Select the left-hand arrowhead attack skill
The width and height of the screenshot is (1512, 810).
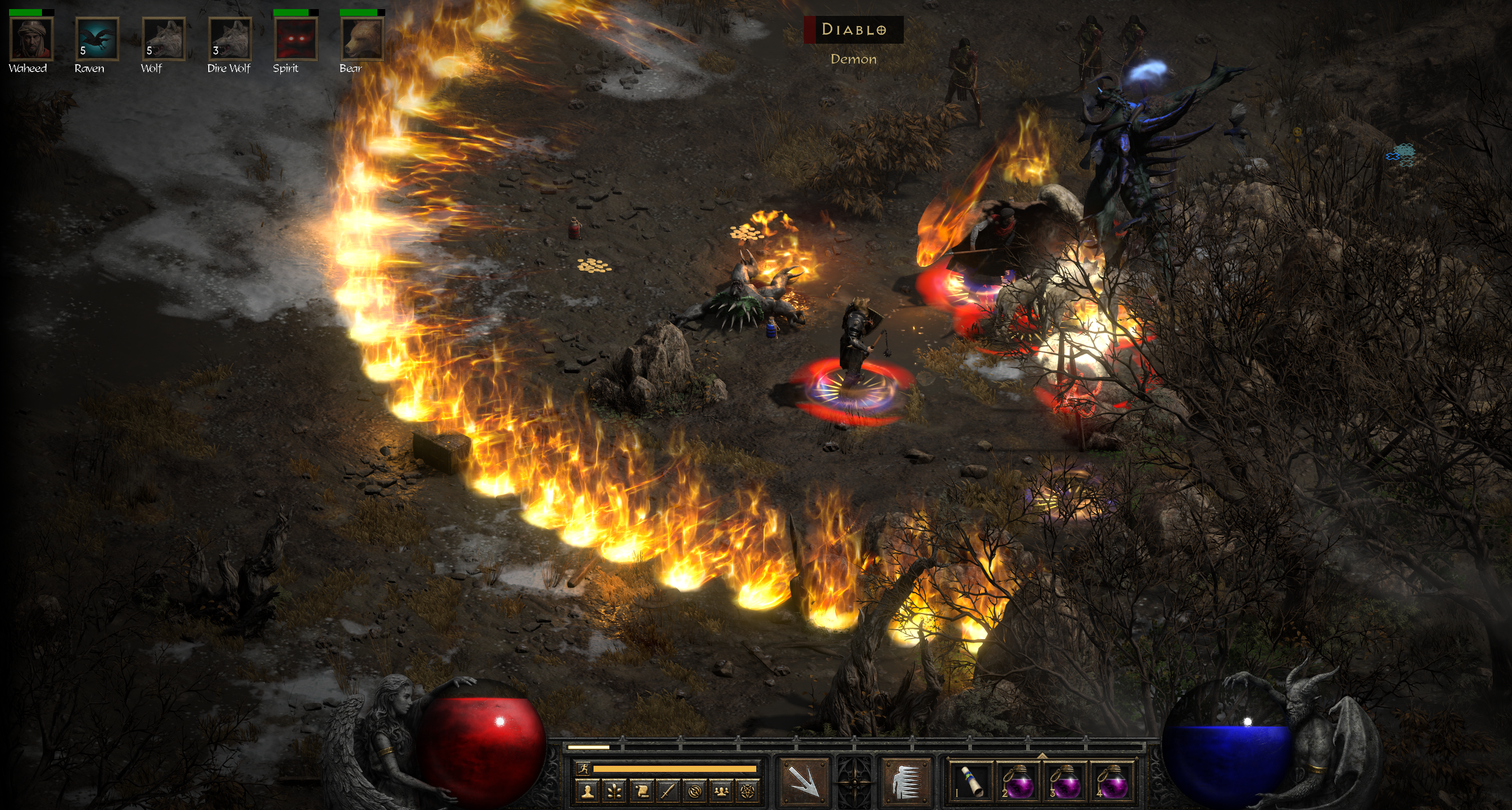point(803,782)
